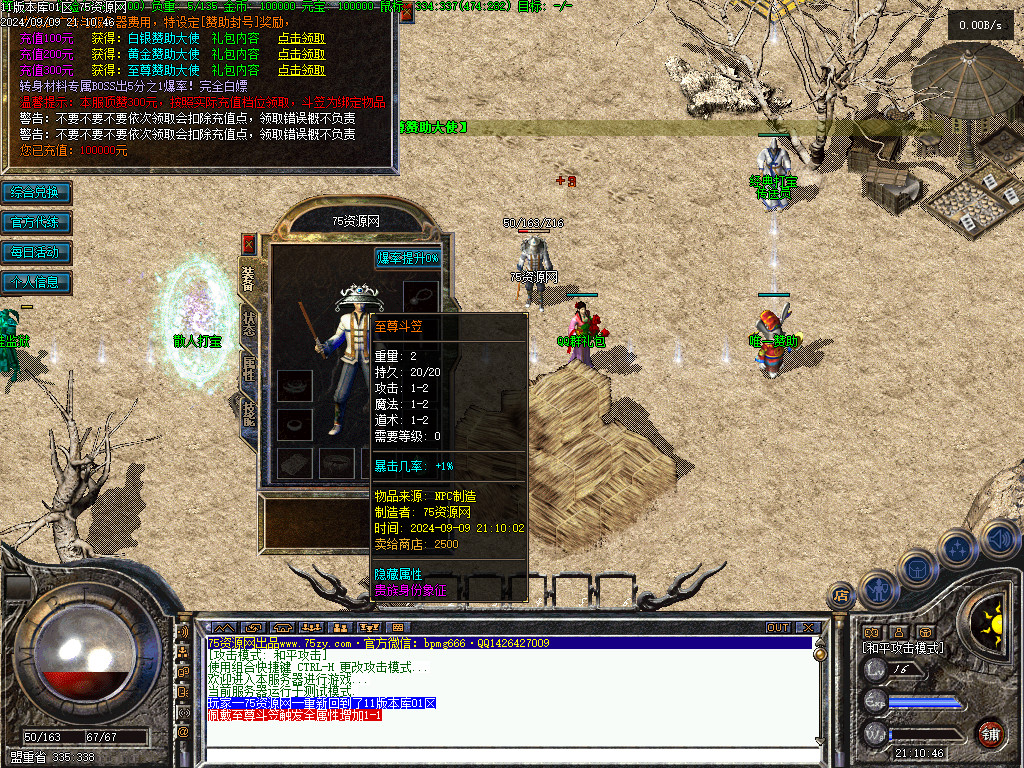Screen dimensions: 1024x768
Task: Close the character equipment window
Action: [x=249, y=244]
